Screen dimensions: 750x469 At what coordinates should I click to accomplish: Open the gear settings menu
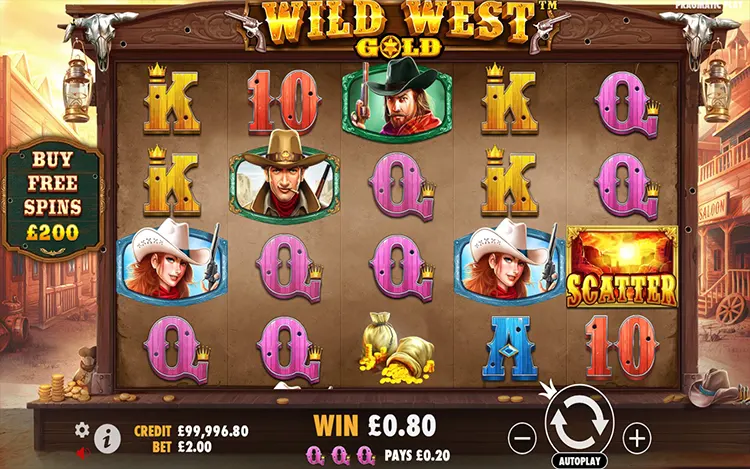tap(83, 430)
